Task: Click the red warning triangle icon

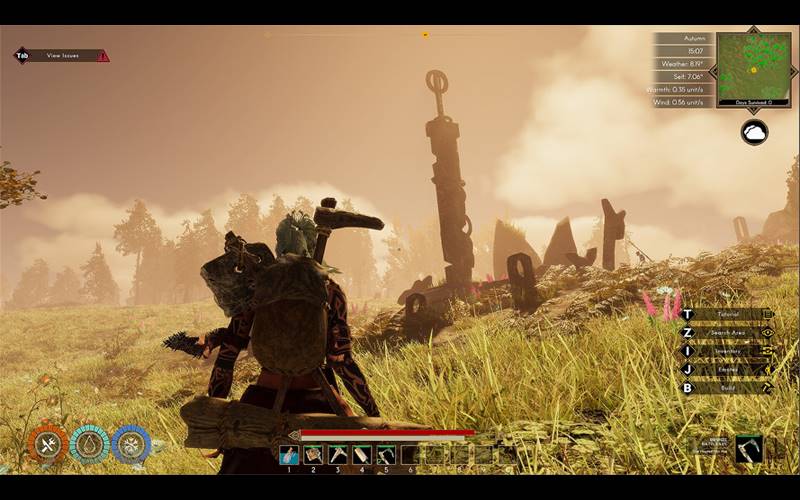Action: tap(103, 56)
